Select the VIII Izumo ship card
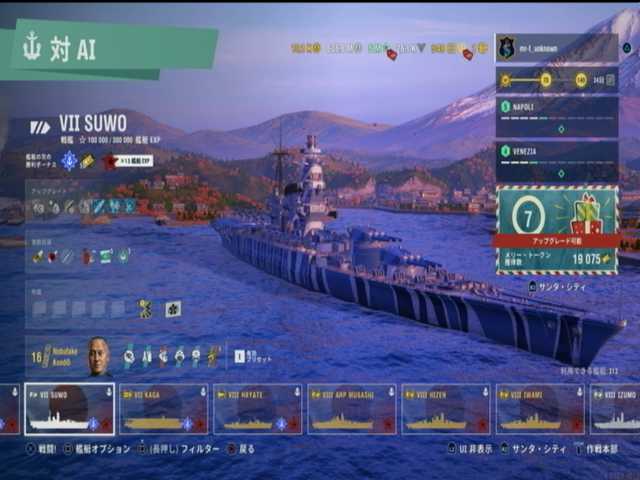Image resolution: width=640 pixels, height=480 pixels. click(616, 409)
